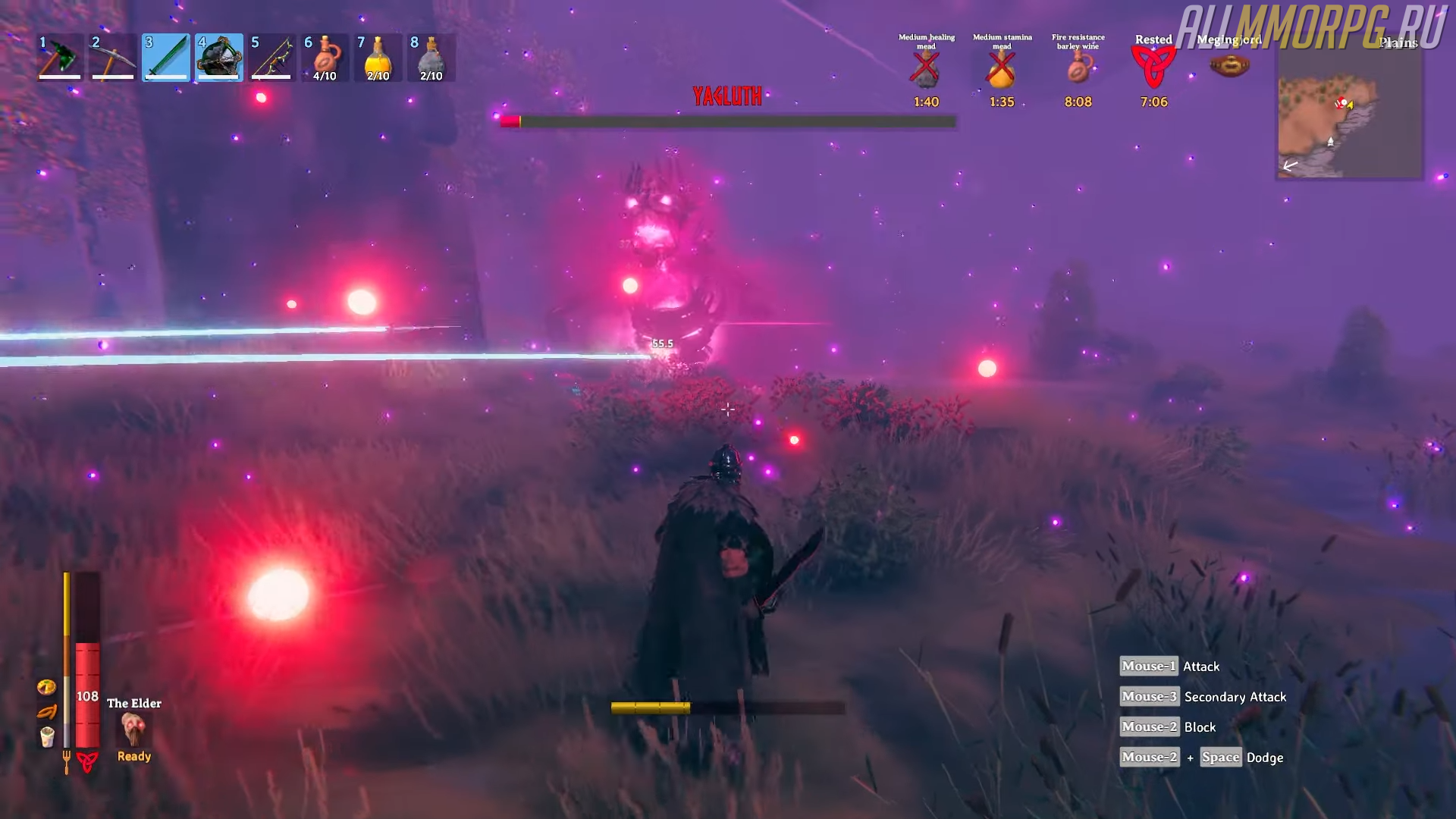Drink the yellow stamina mead in slot 7
Viewport: 1456px width, 819px height.
coord(378,58)
